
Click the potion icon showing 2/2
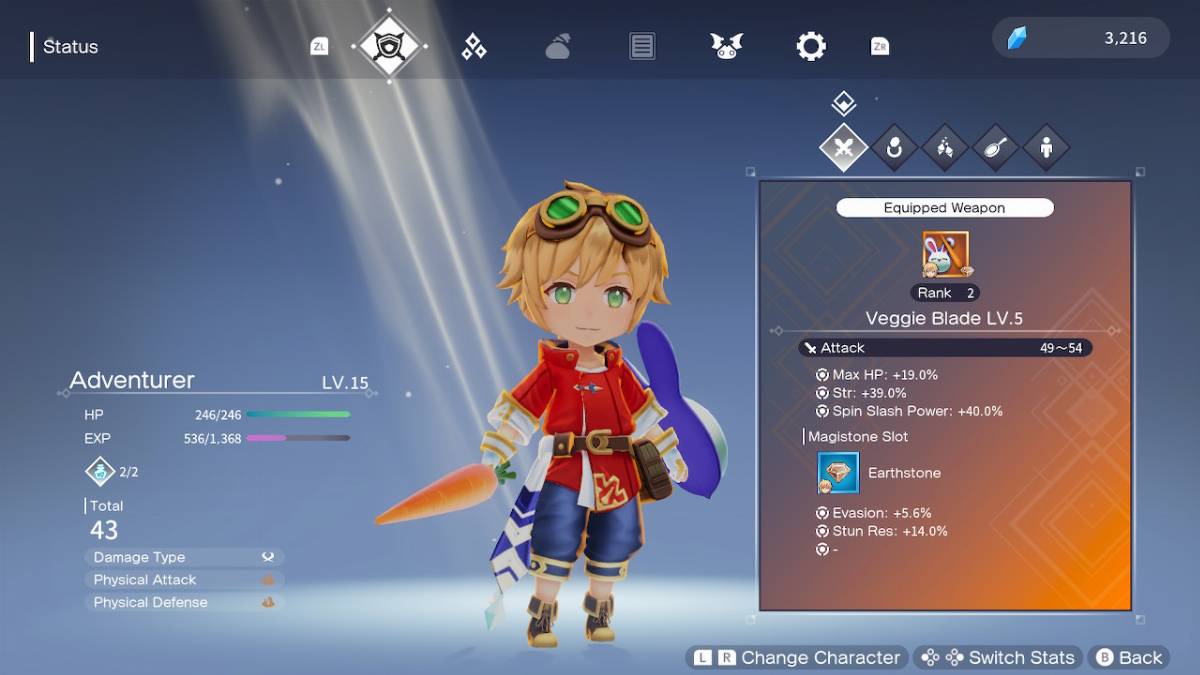102,471
